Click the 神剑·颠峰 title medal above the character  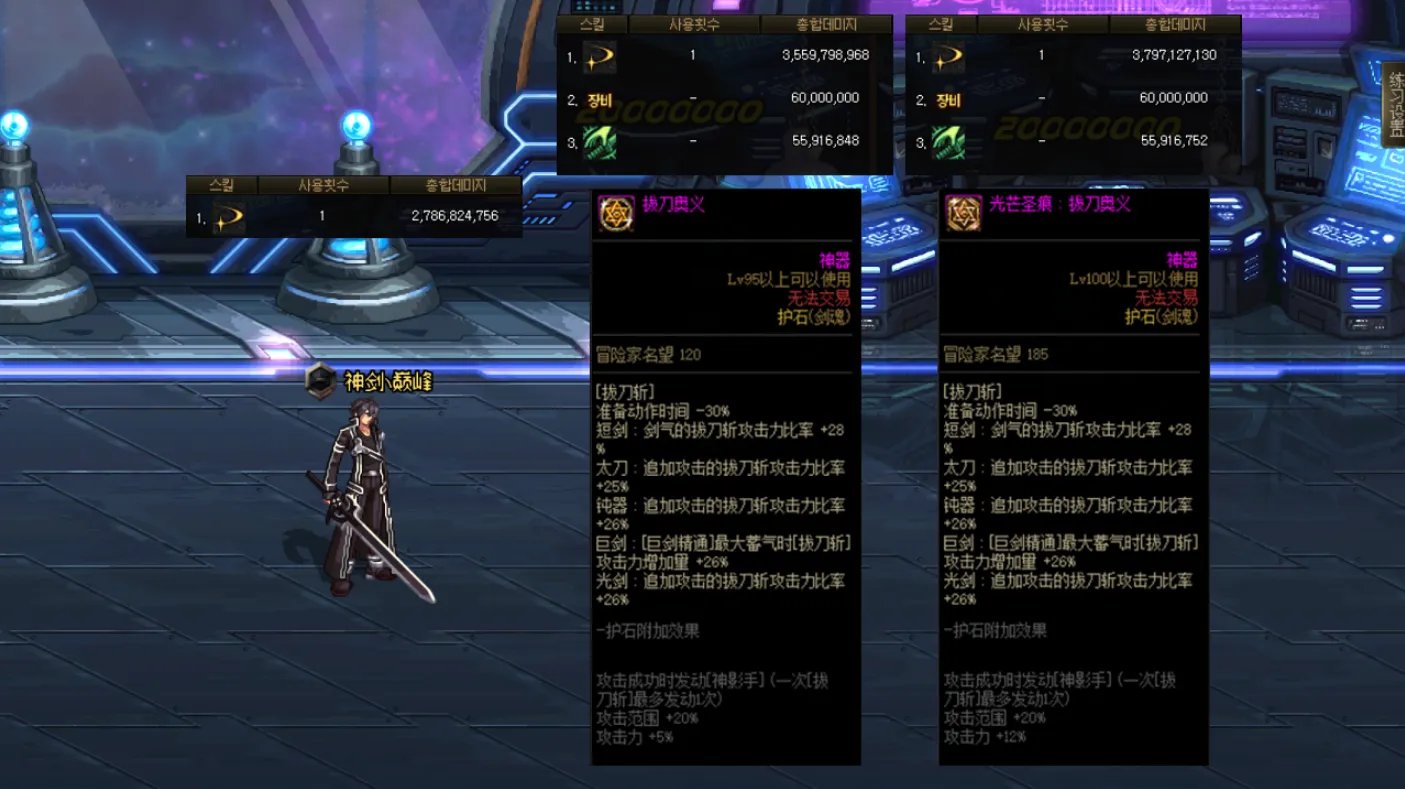tap(320, 380)
